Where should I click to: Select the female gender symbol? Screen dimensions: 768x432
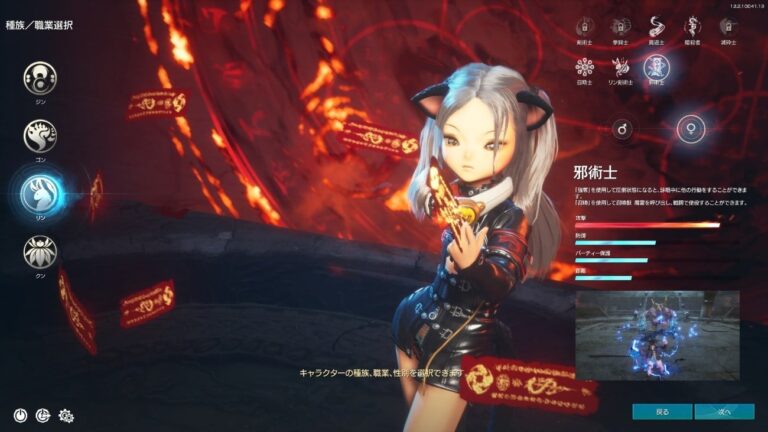tap(691, 128)
